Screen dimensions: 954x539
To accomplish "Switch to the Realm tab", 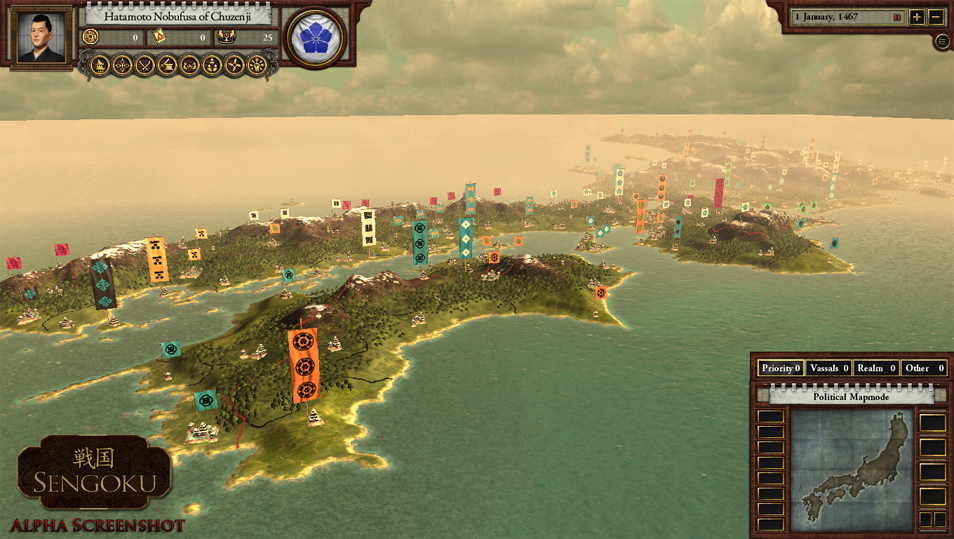I will [875, 368].
